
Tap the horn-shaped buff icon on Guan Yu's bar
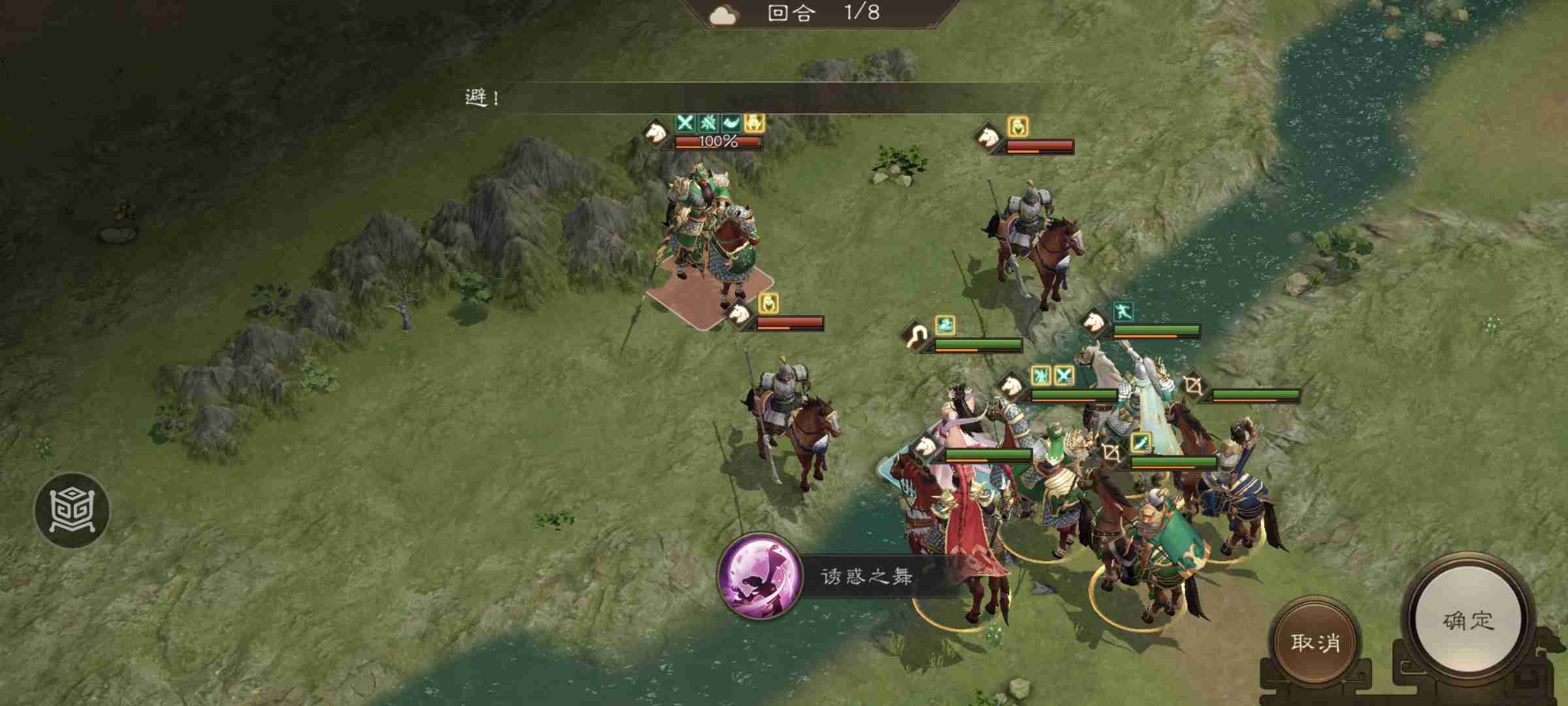pyautogui.click(x=730, y=124)
